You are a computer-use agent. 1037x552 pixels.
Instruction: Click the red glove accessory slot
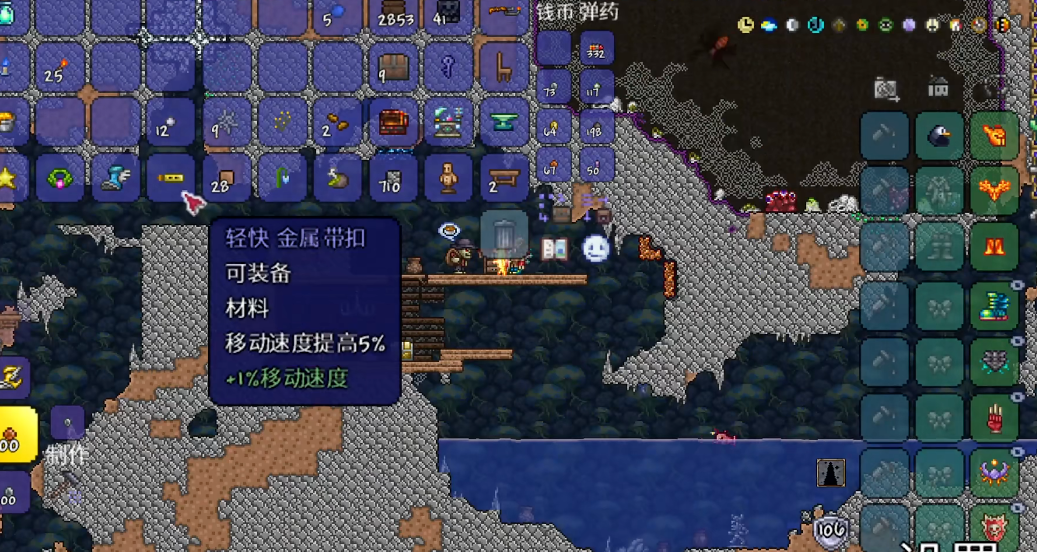coord(994,416)
